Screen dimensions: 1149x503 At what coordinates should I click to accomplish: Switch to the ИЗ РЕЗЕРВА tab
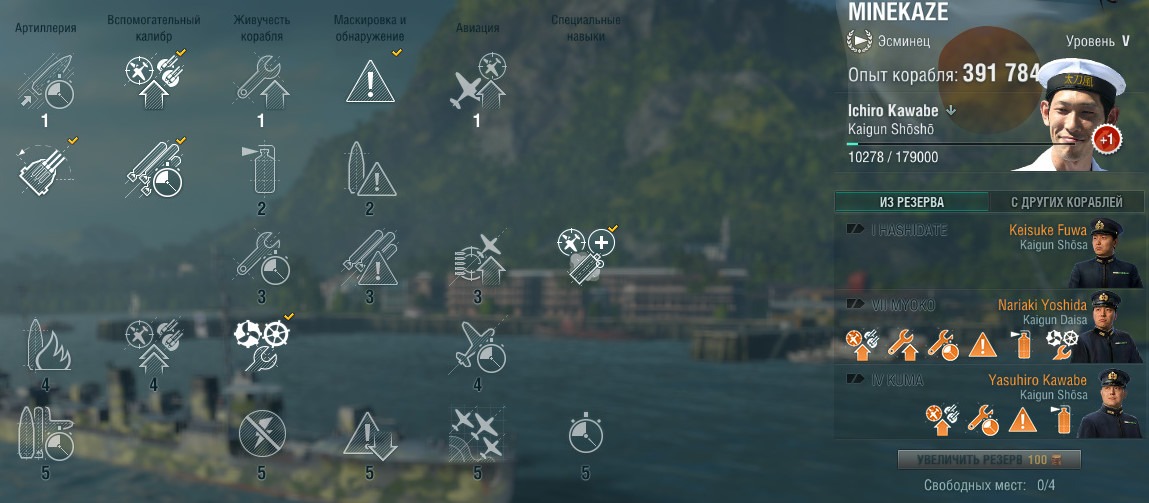(x=911, y=201)
